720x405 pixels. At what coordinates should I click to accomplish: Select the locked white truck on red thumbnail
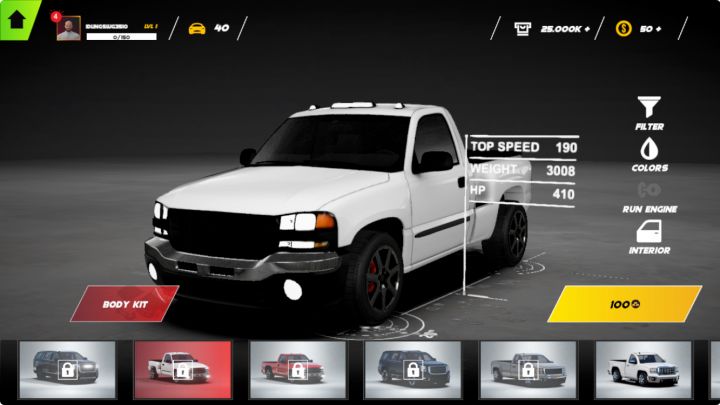coord(182,370)
